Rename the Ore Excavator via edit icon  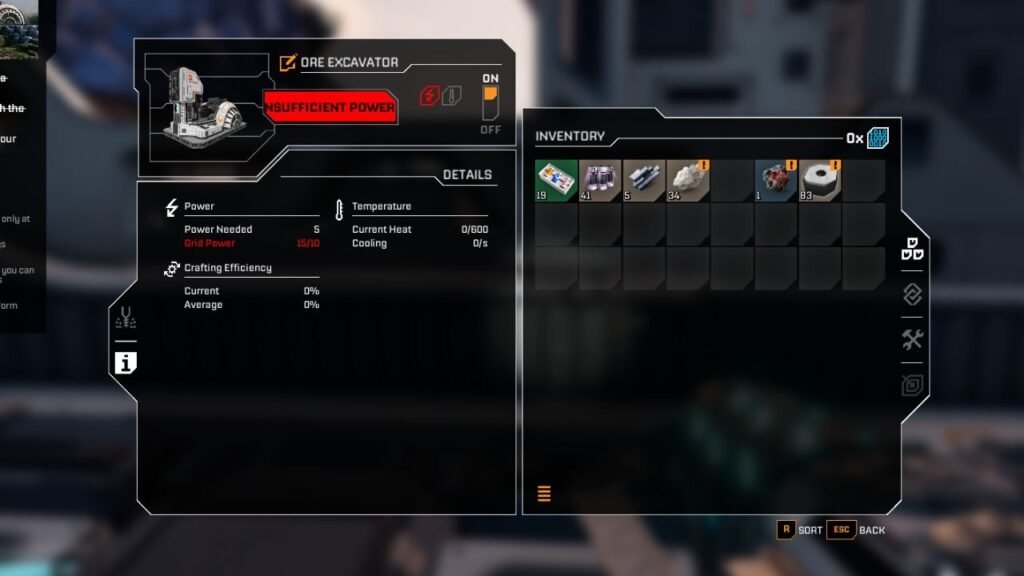[x=288, y=63]
